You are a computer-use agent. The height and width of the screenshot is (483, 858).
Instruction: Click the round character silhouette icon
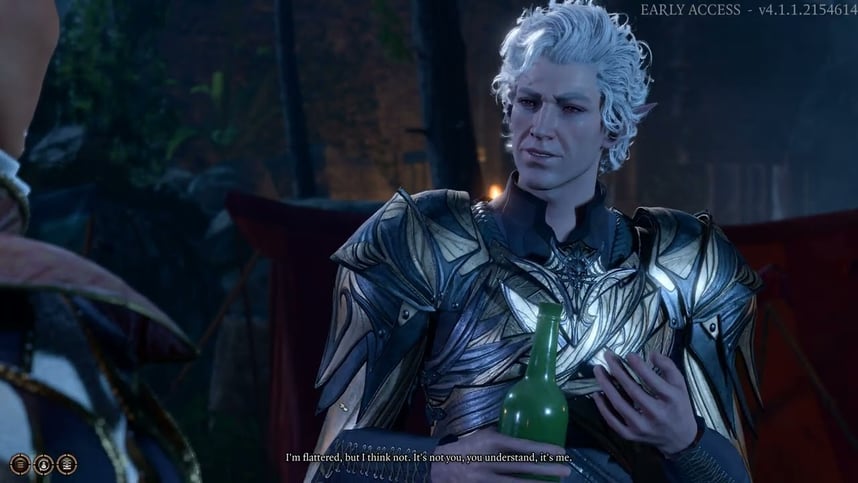[43, 463]
